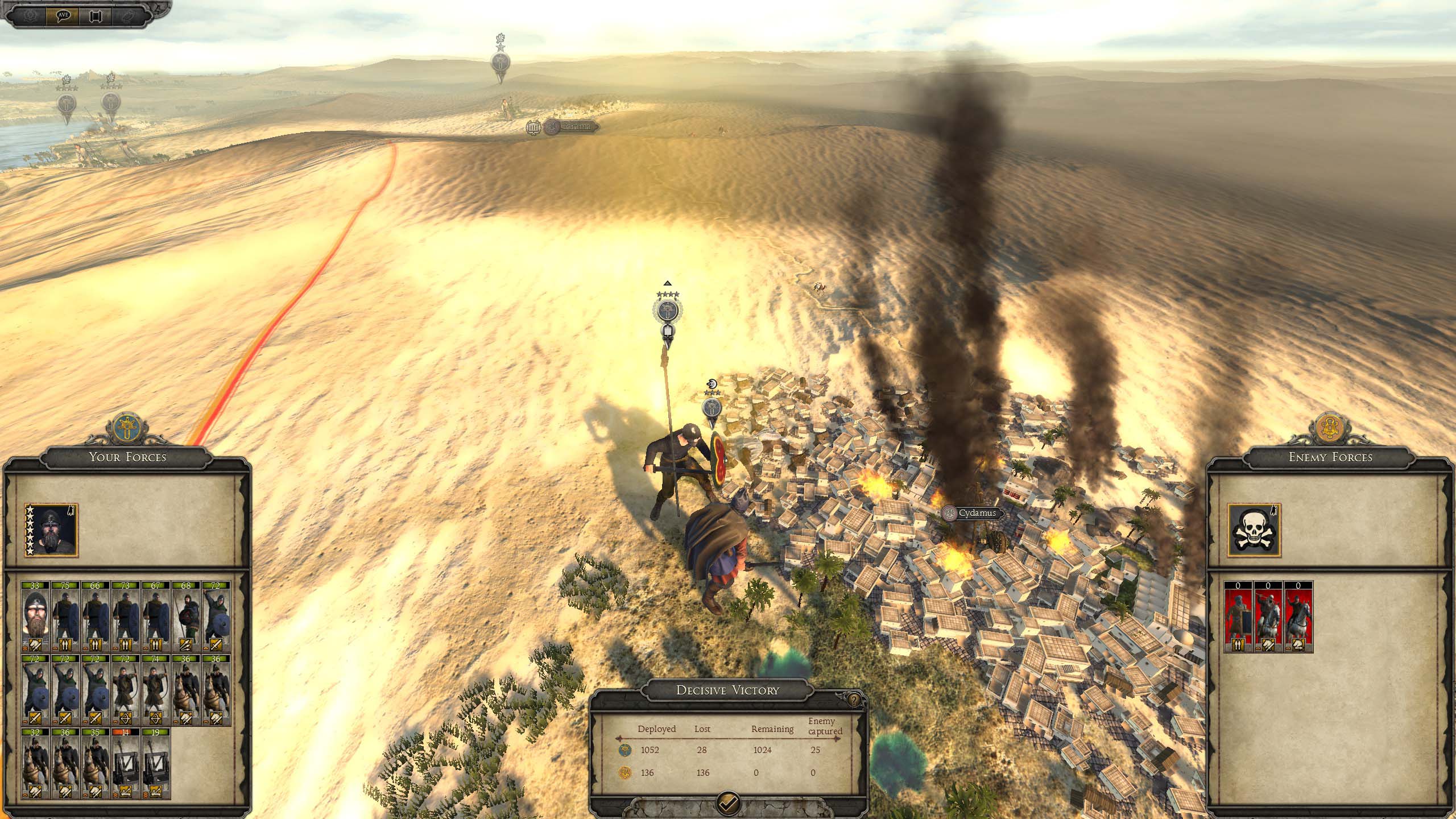Select the archer unit card with 74 men

(156, 690)
